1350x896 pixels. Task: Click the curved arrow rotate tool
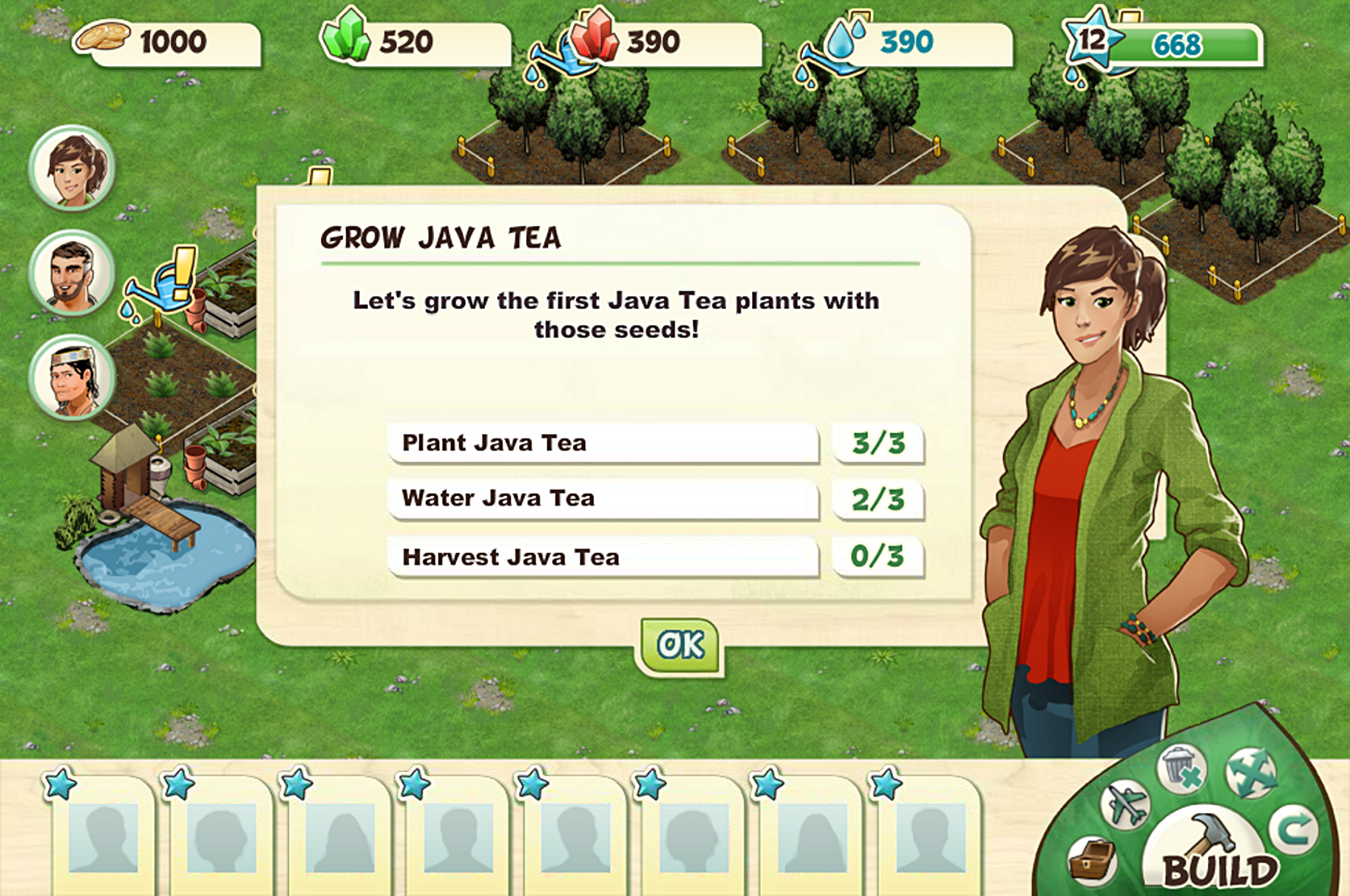tap(1293, 829)
